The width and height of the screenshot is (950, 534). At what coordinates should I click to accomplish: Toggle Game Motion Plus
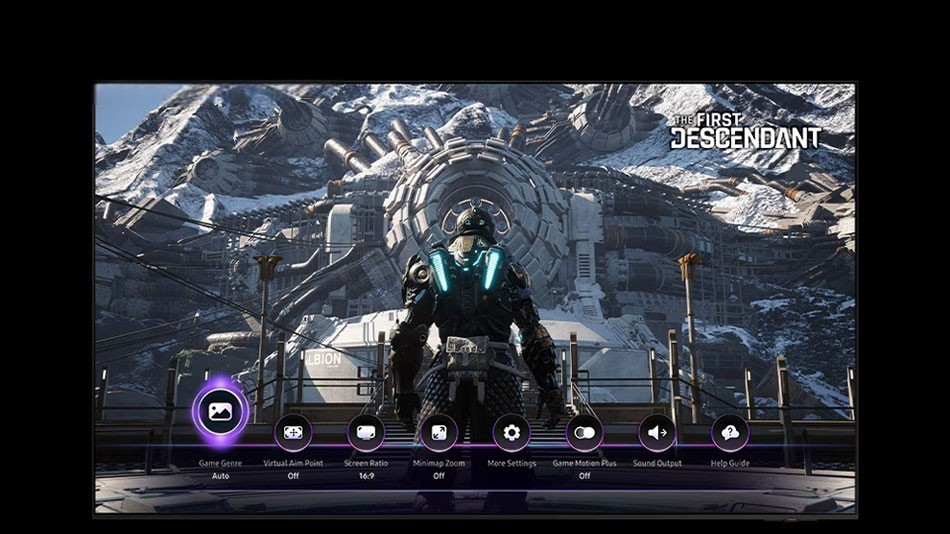pos(585,433)
